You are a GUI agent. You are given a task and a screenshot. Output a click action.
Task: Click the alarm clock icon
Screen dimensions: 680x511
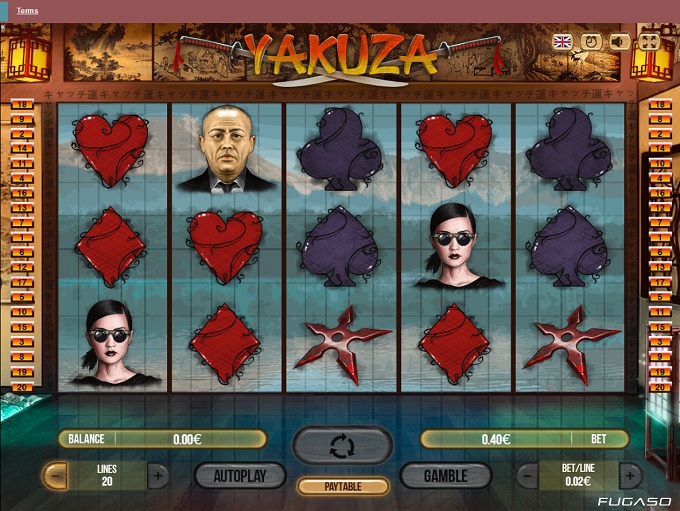coord(591,41)
